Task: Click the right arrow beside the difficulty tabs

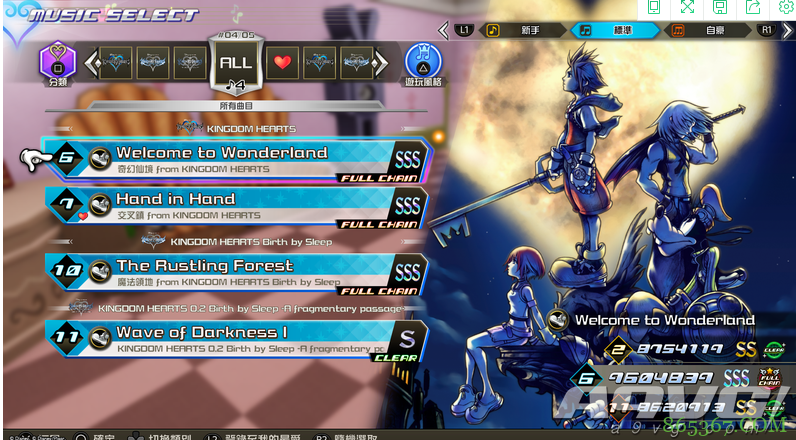Action: pyautogui.click(x=787, y=30)
